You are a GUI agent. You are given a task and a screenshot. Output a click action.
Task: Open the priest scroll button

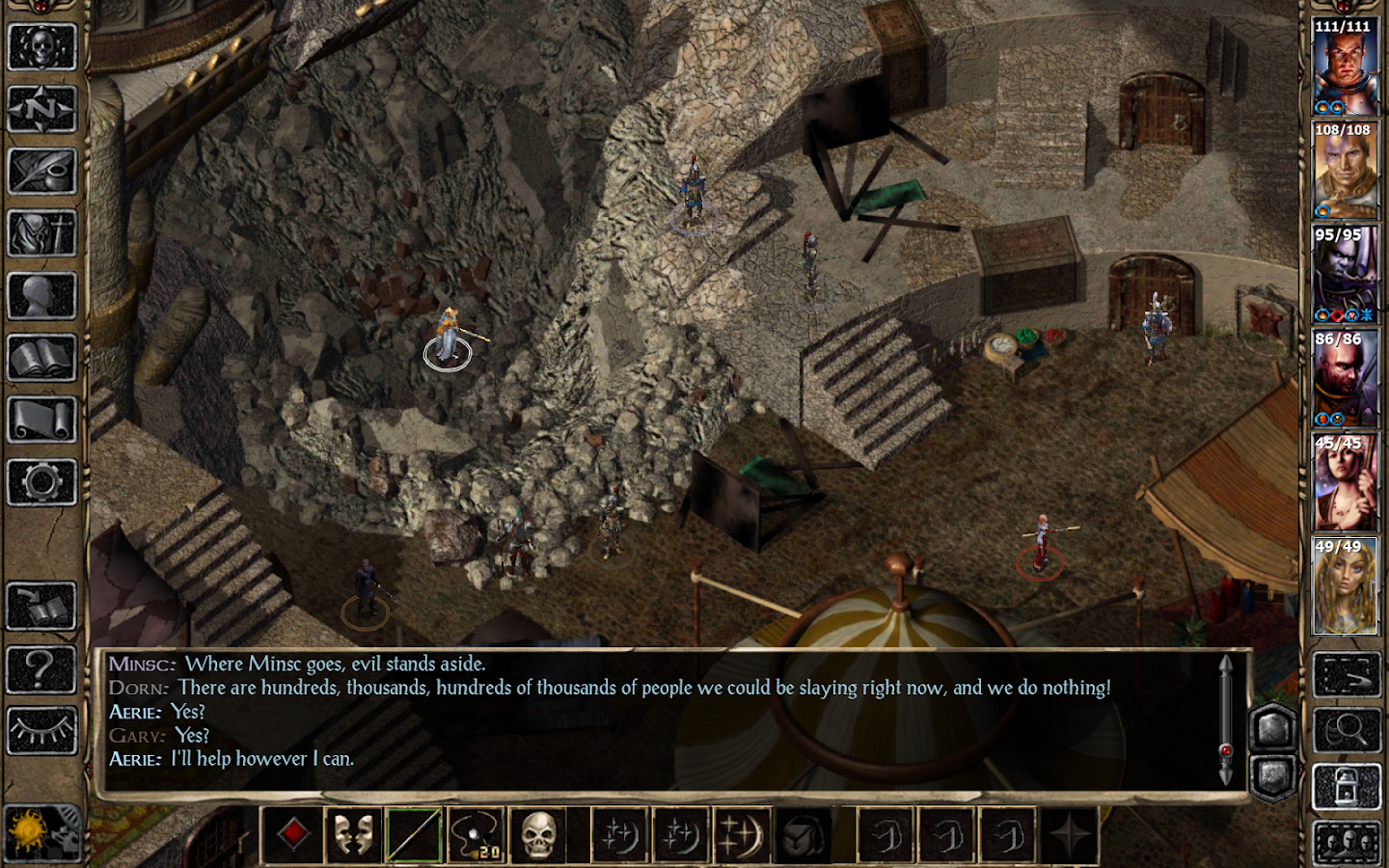[41, 420]
